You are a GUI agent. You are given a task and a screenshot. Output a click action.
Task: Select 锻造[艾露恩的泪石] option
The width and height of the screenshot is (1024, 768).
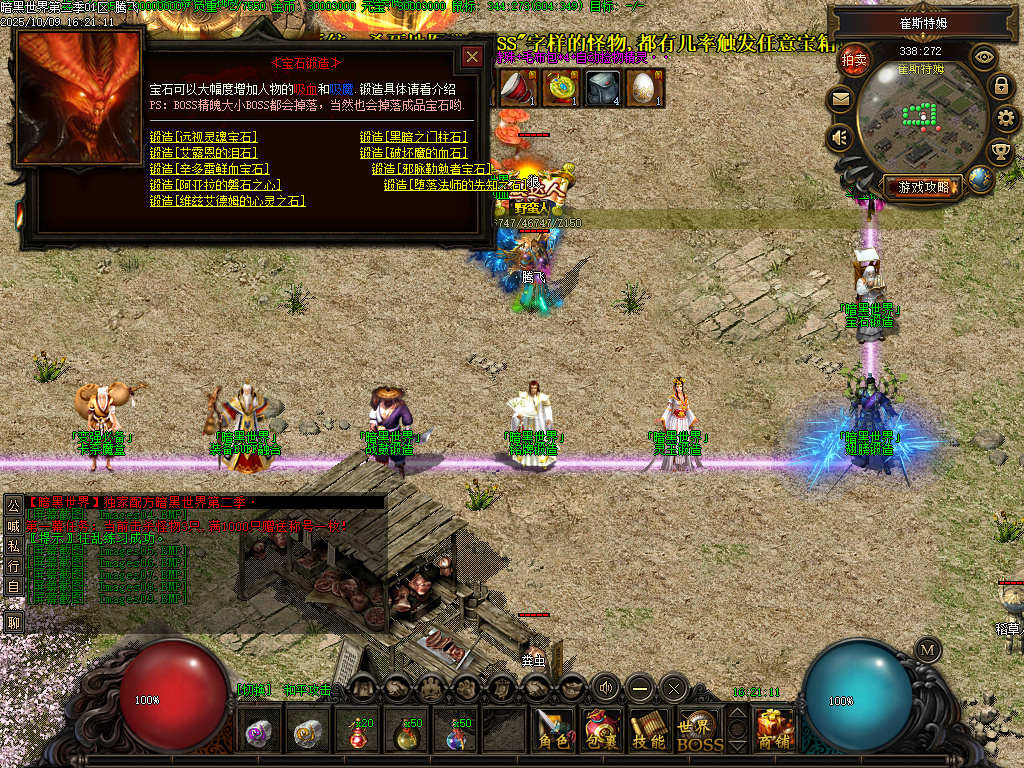(x=203, y=153)
